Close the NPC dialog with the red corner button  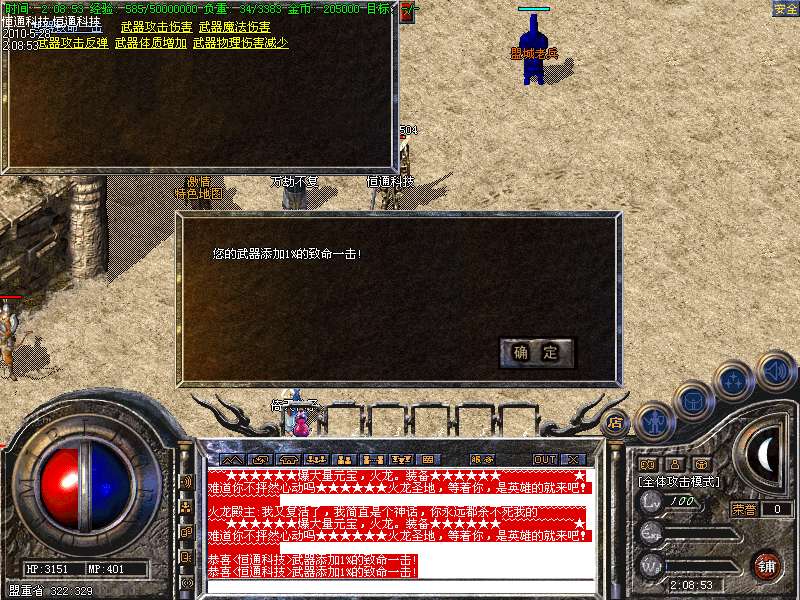[x=406, y=13]
